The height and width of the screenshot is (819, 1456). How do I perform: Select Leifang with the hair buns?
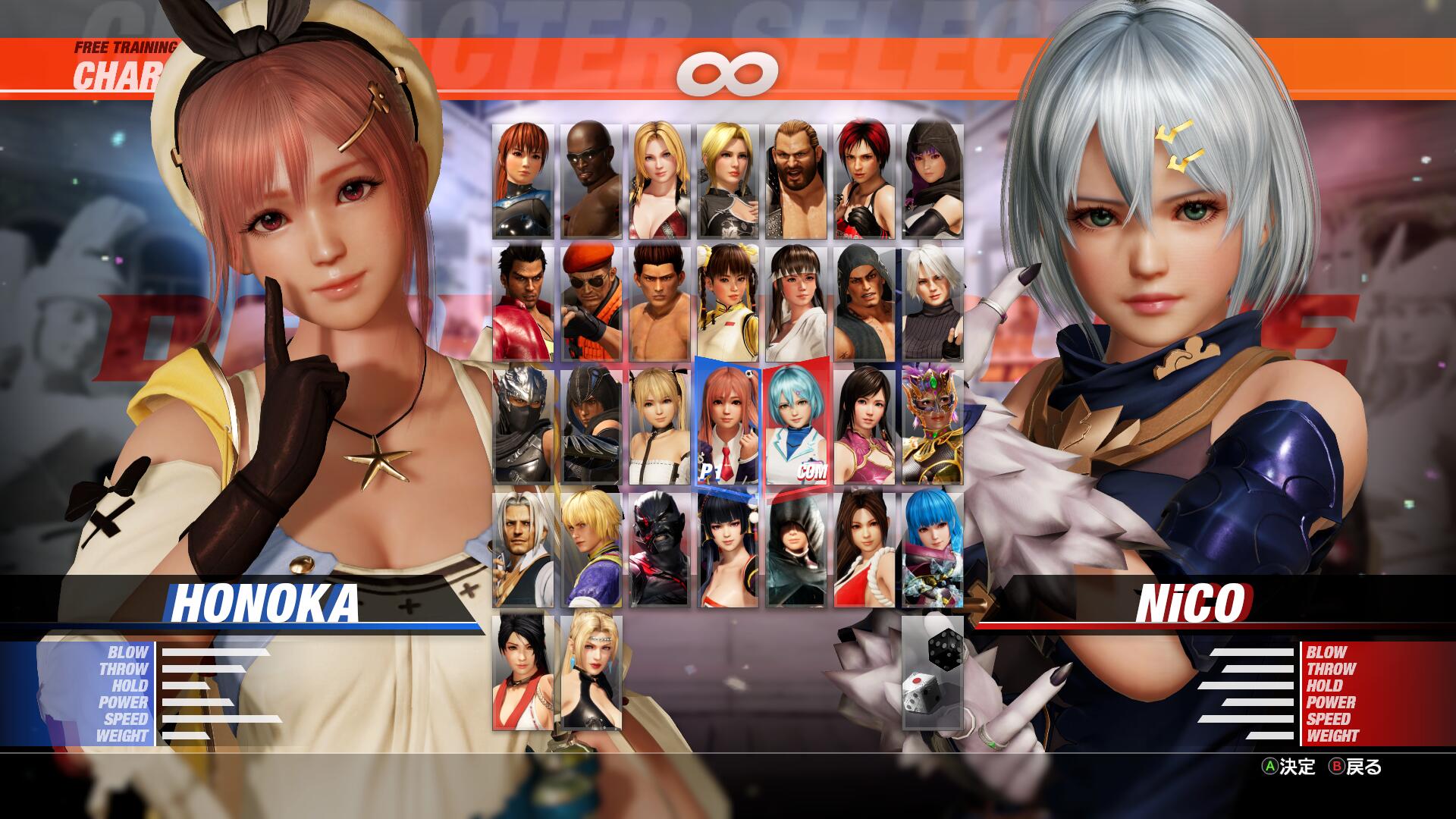point(728,304)
